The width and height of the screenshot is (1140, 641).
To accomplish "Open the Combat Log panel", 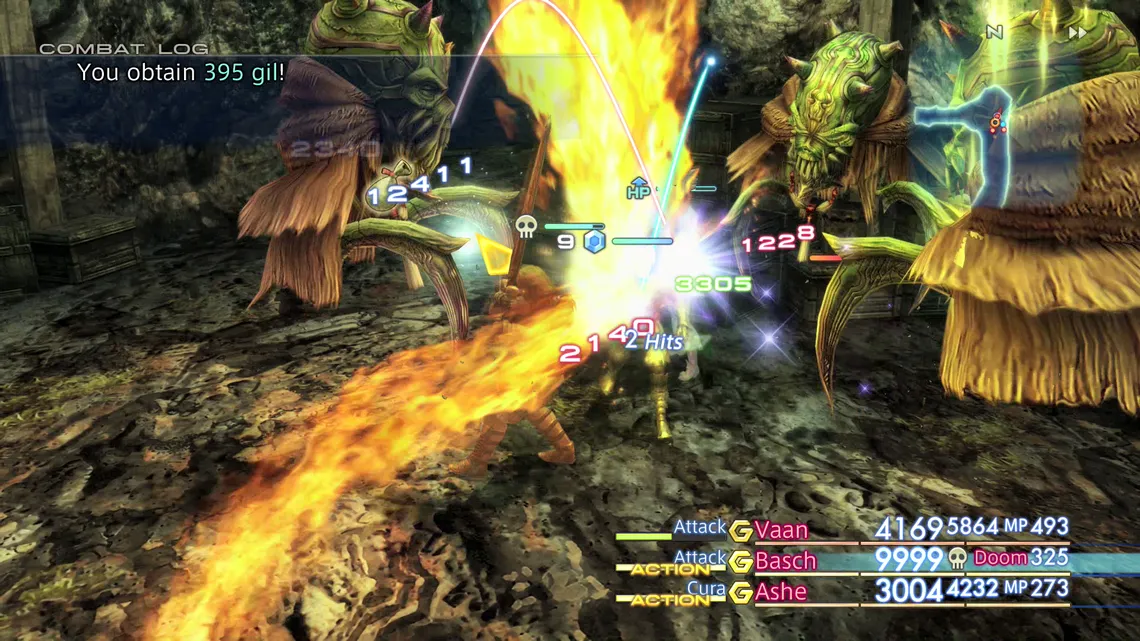I will tap(124, 48).
